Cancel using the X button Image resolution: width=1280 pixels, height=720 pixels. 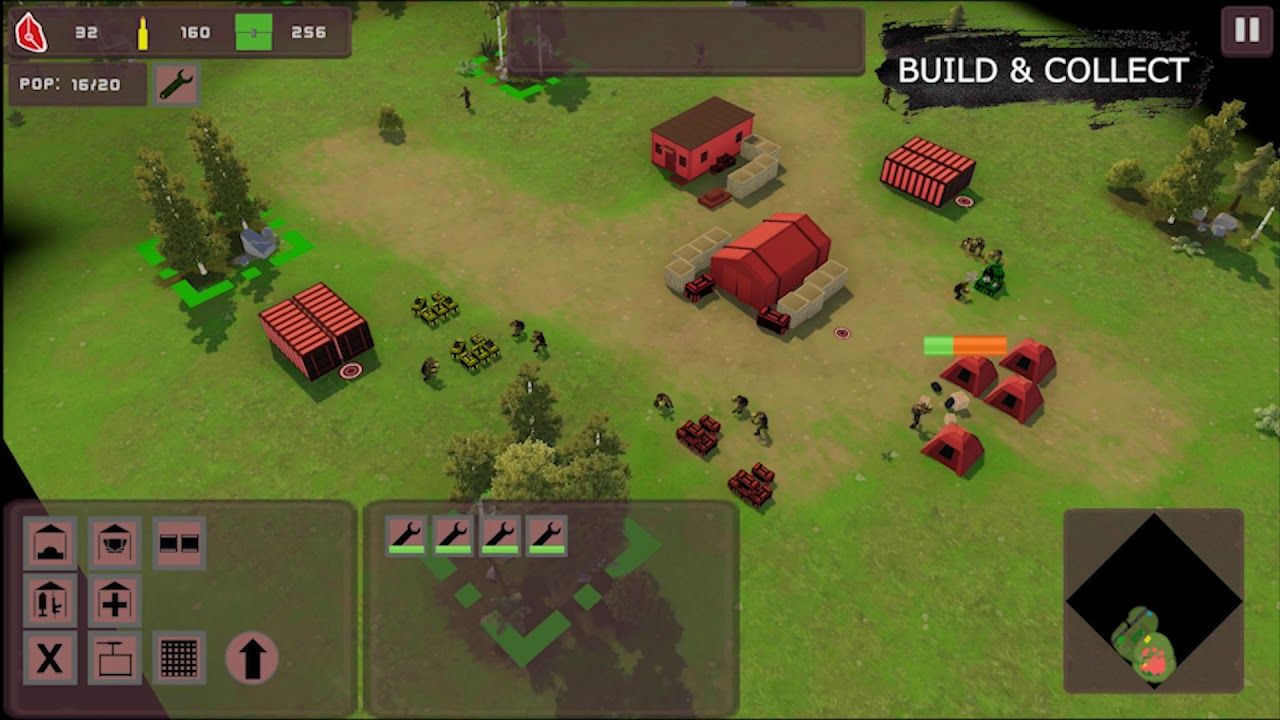50,658
